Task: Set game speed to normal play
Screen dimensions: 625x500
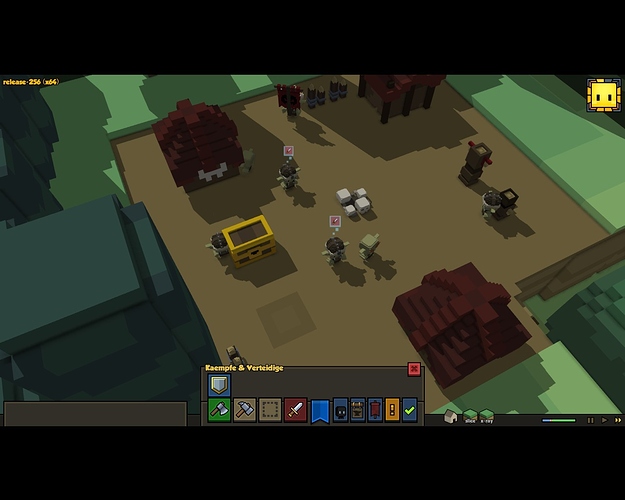Action: [603, 421]
